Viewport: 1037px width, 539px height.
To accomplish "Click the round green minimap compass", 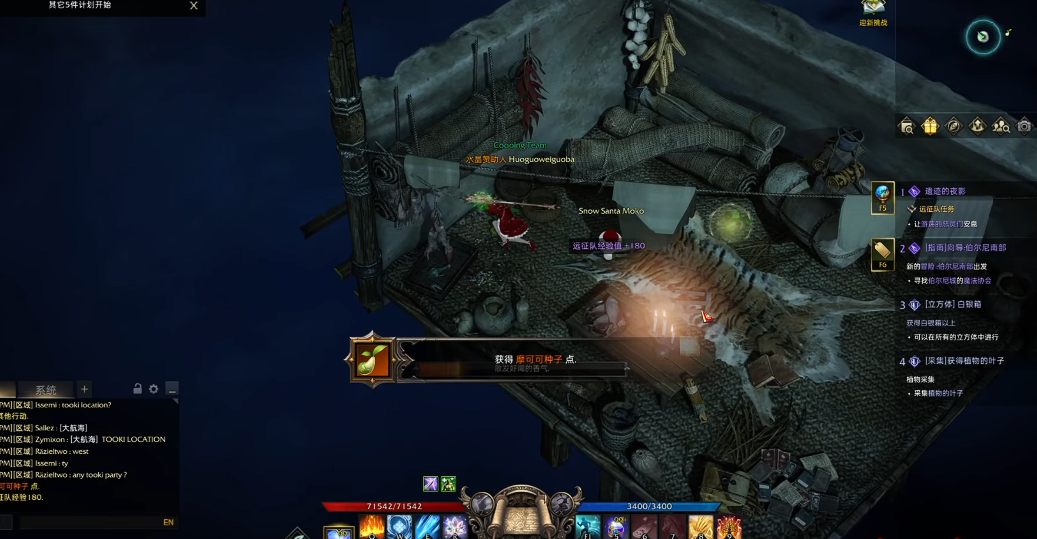I will 982,38.
